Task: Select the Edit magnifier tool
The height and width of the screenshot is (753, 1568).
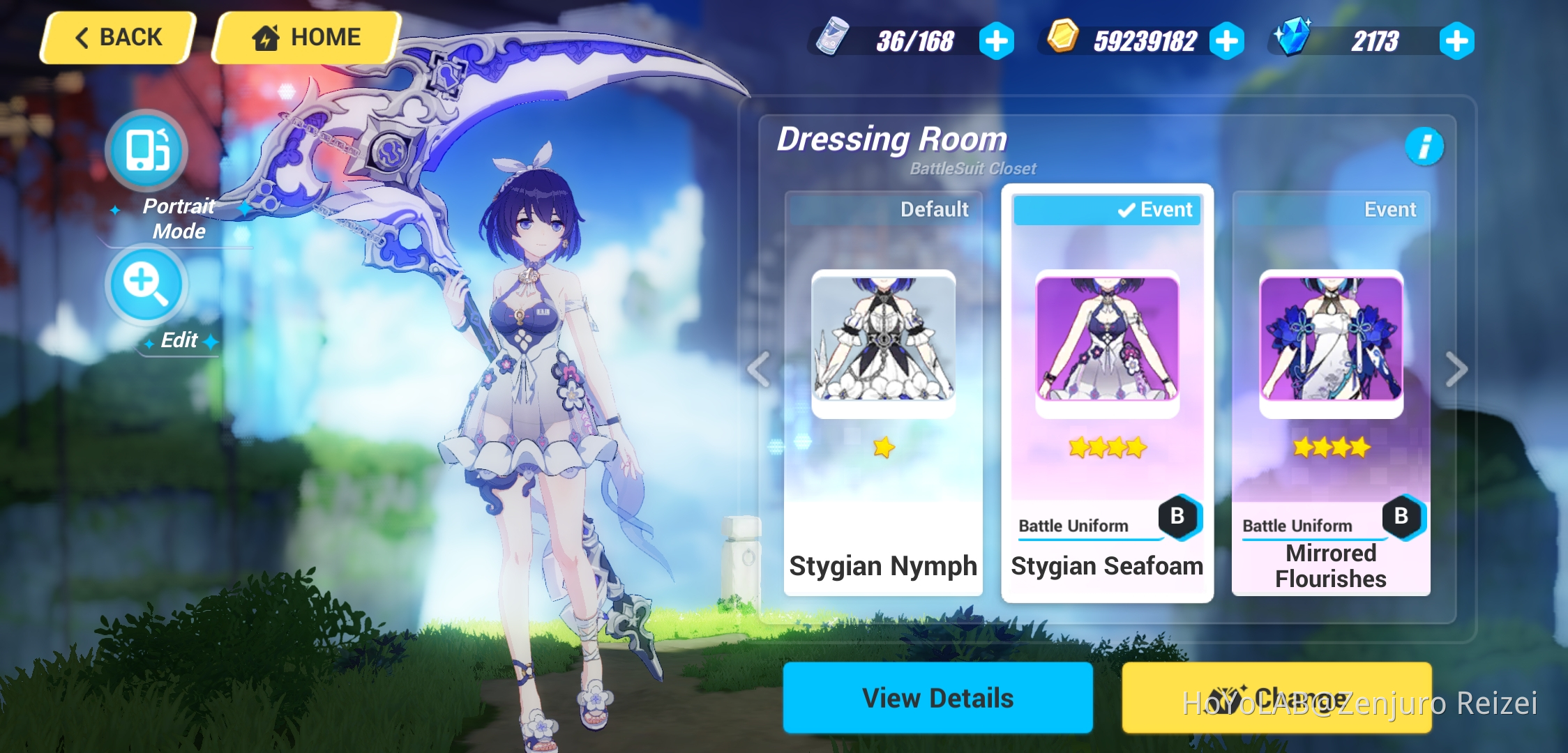Action: (144, 284)
